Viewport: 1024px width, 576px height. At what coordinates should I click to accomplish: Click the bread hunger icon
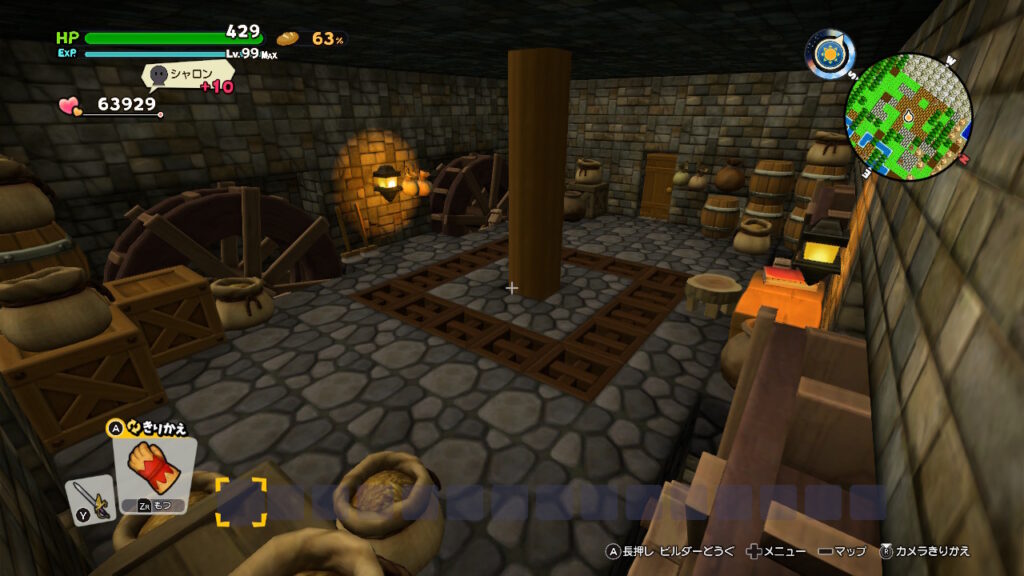[x=288, y=38]
